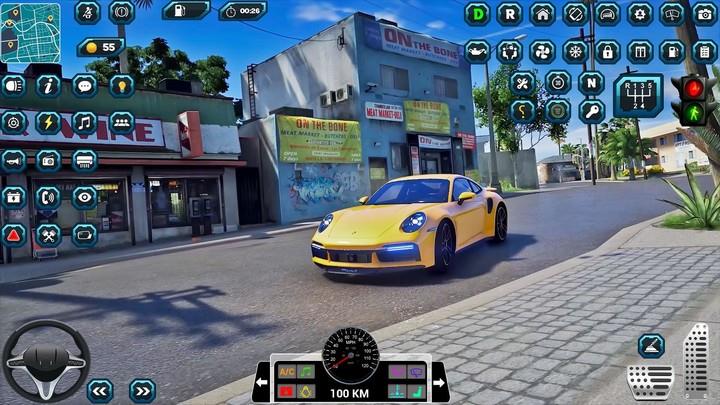Turn on the snowflake air conditioning icon

tap(575, 52)
